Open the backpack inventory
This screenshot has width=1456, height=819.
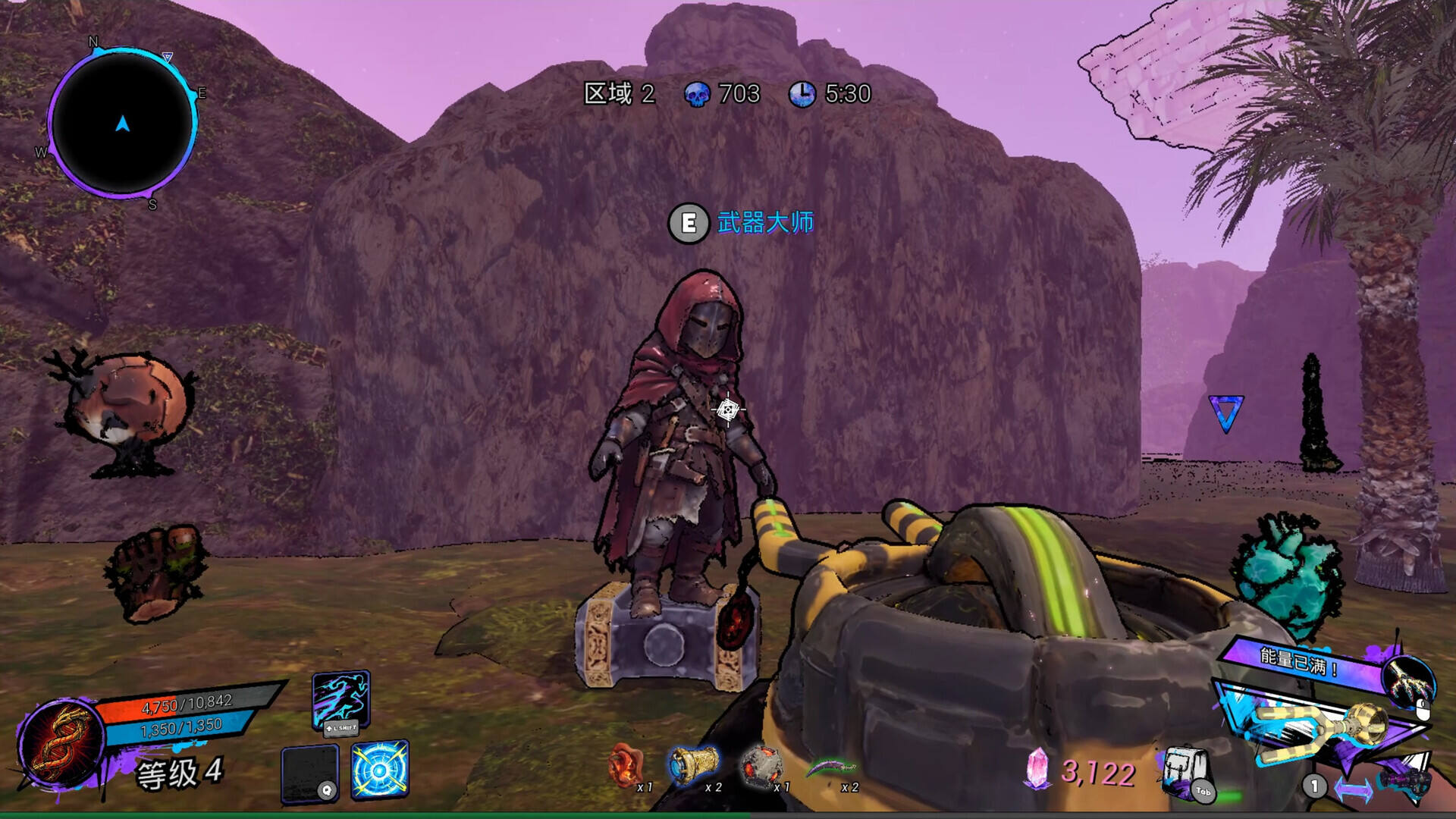[1185, 770]
